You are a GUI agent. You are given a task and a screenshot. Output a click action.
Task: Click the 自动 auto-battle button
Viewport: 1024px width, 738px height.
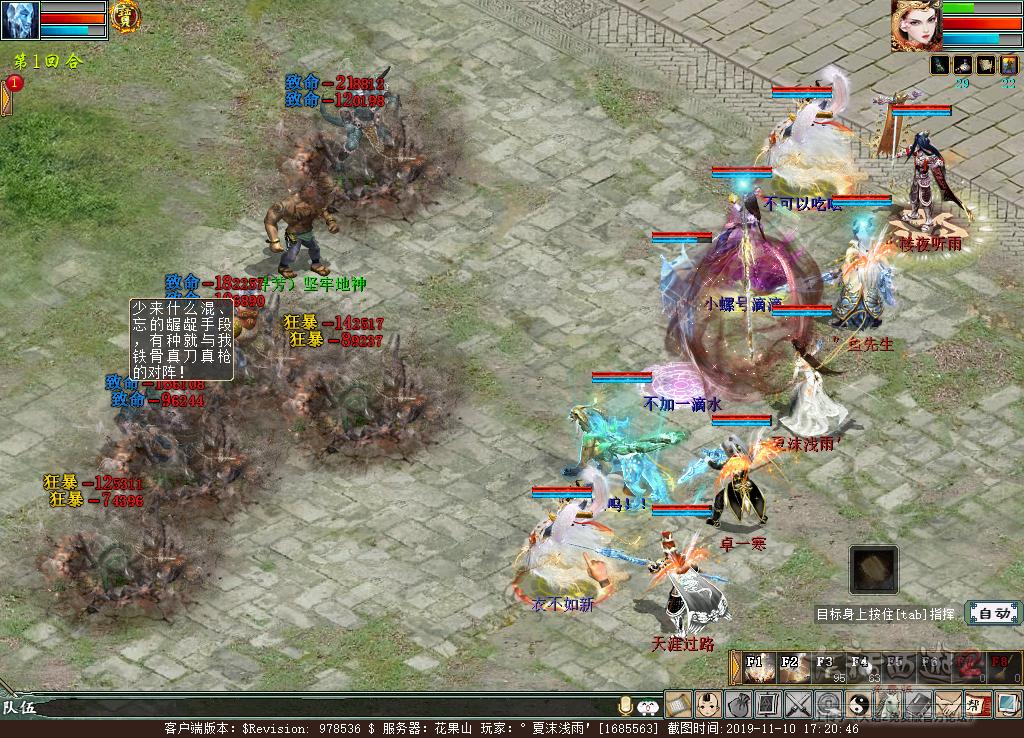(x=992, y=613)
